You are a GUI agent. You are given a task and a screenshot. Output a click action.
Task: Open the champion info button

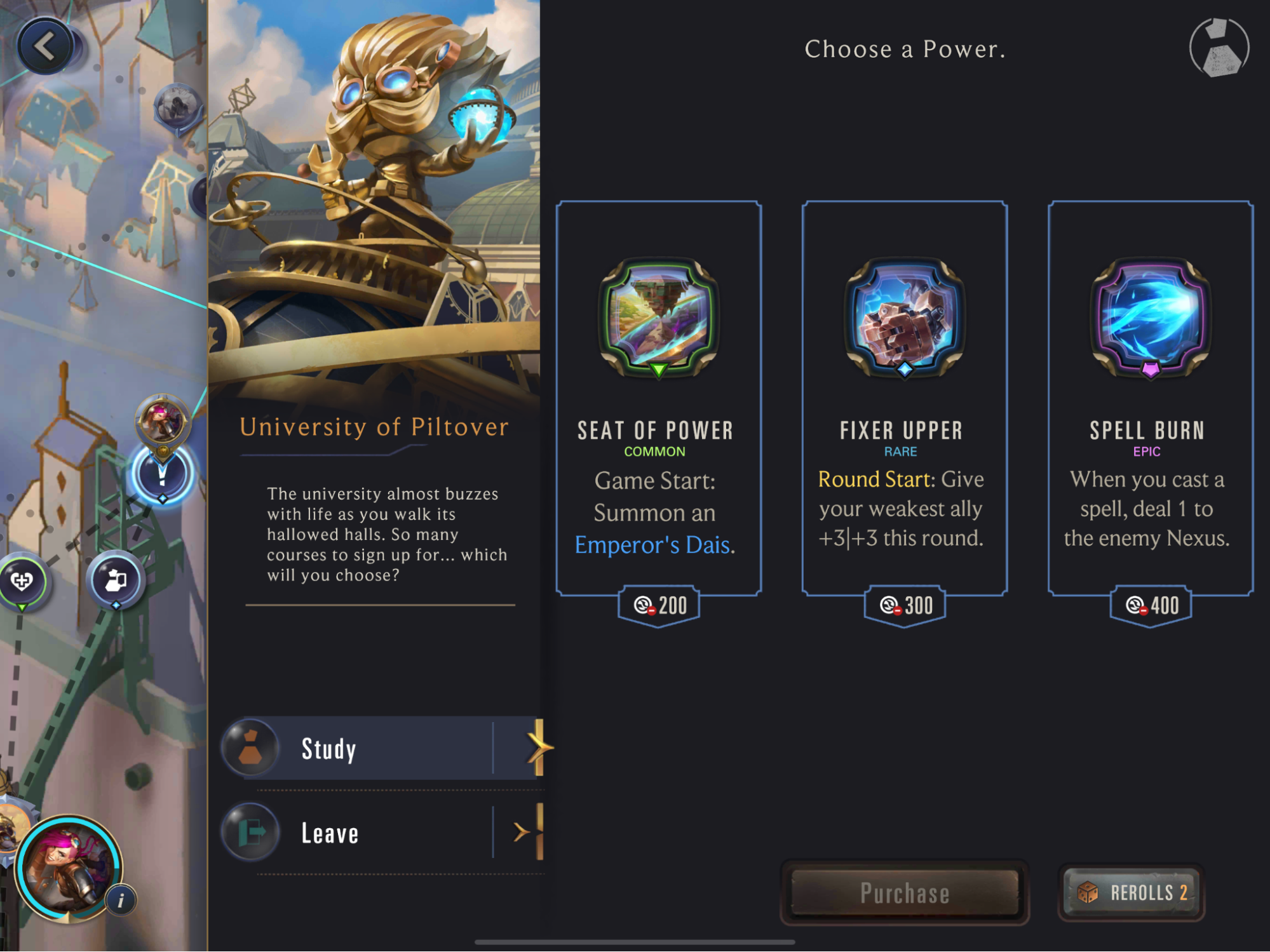click(x=121, y=899)
